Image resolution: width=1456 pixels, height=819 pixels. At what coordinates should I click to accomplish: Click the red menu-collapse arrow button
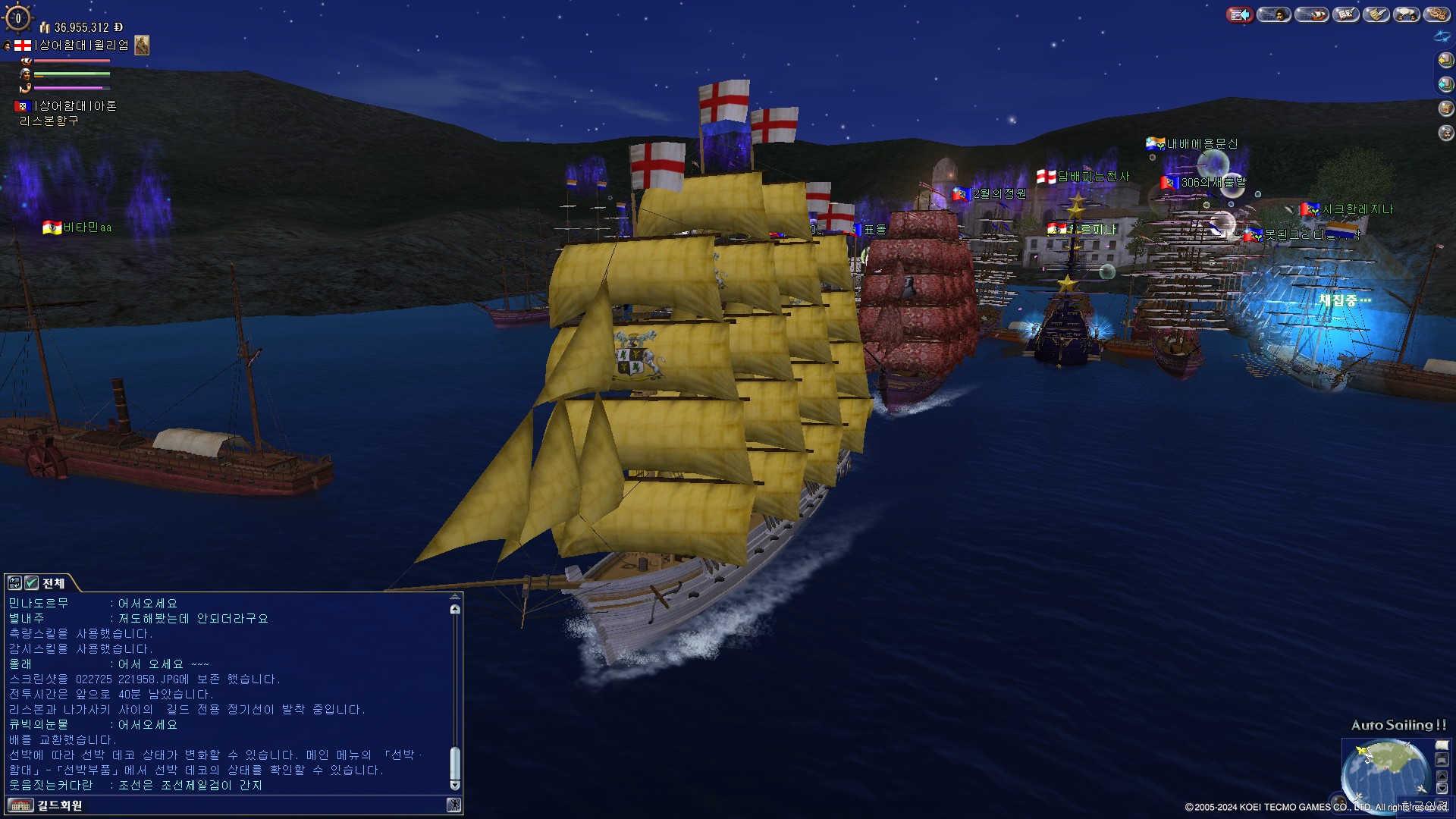(x=1240, y=14)
